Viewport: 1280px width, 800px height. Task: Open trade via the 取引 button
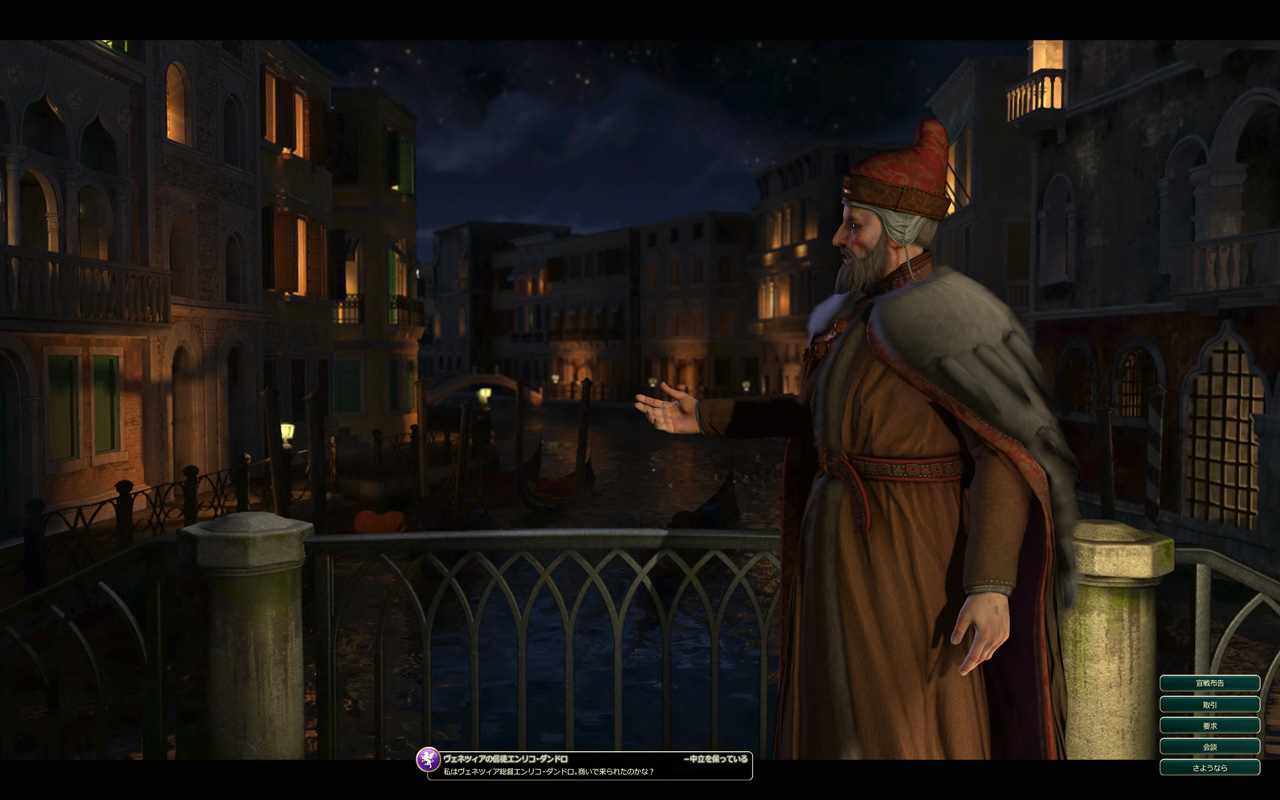pyautogui.click(x=1209, y=704)
